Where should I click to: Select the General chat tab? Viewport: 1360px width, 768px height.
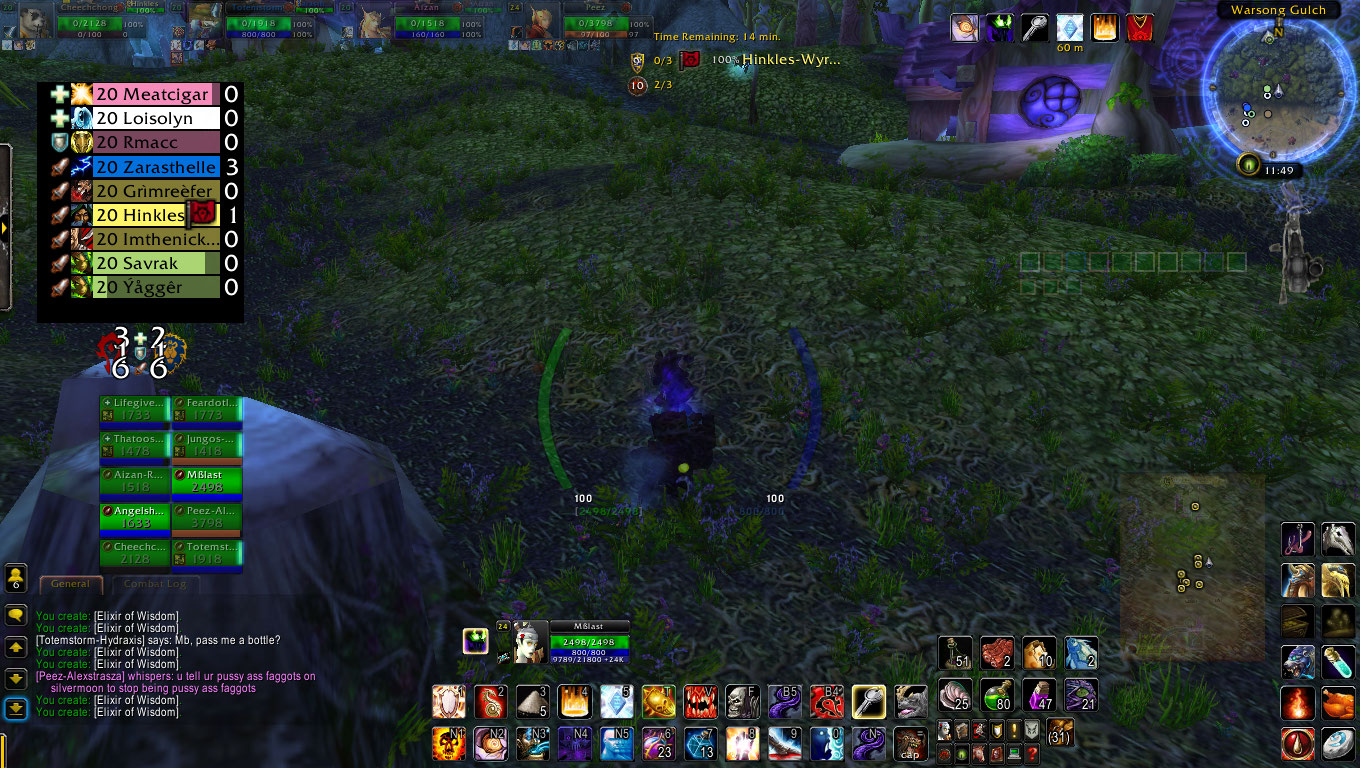tap(70, 584)
